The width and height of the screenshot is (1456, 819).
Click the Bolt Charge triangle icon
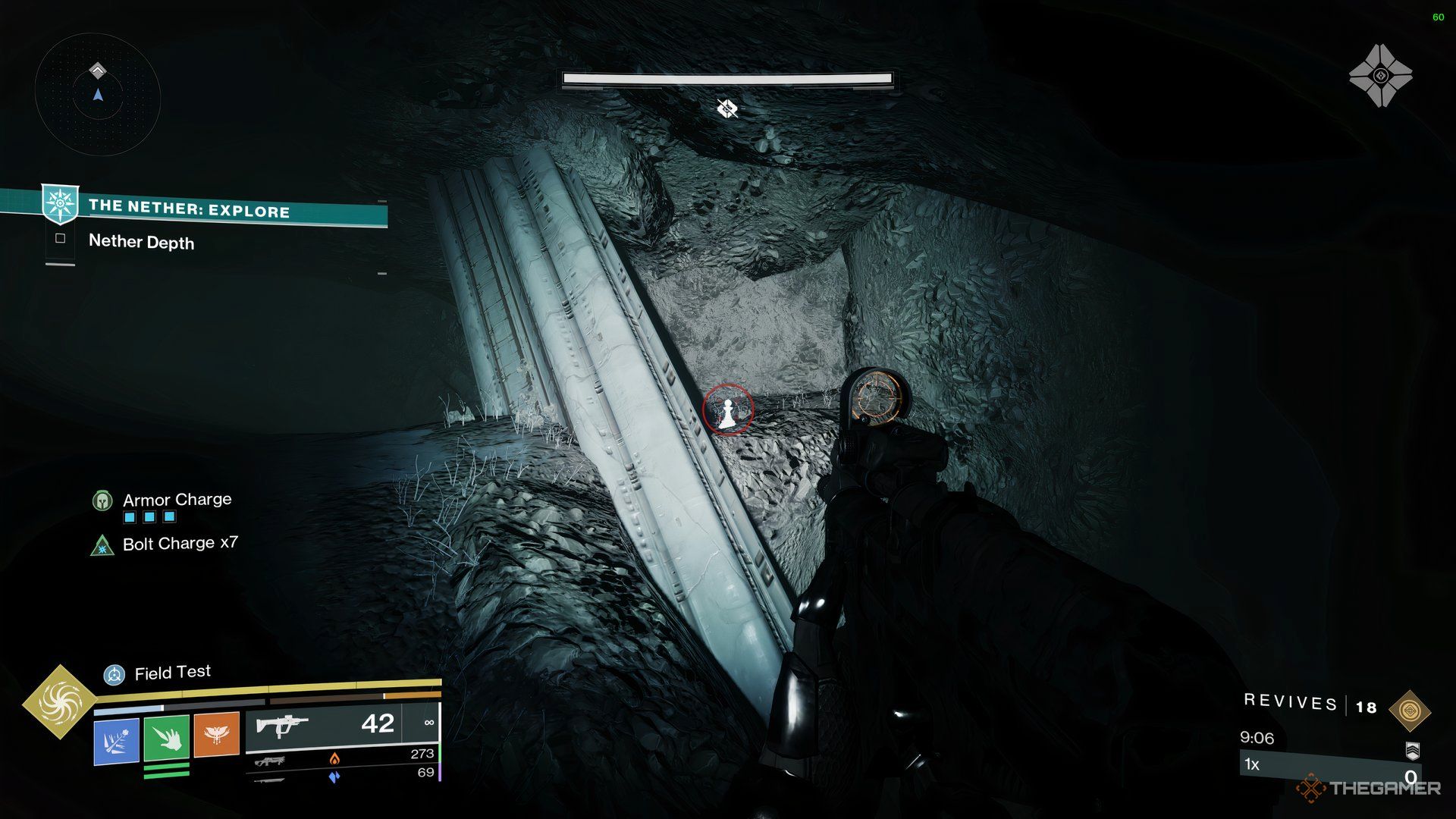click(x=102, y=545)
